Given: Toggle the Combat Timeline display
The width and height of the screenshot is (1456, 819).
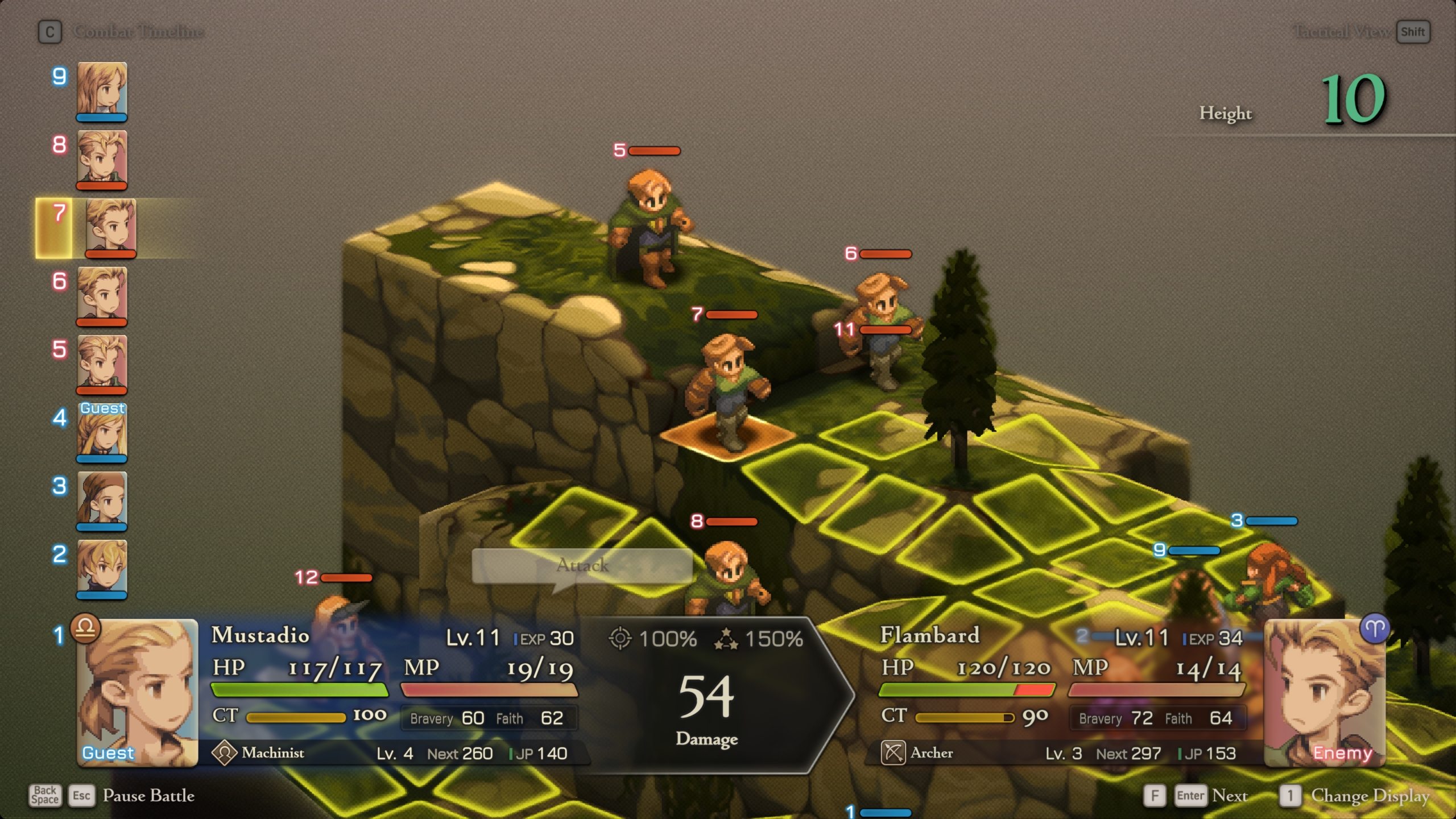Looking at the screenshot, I should 138,32.
